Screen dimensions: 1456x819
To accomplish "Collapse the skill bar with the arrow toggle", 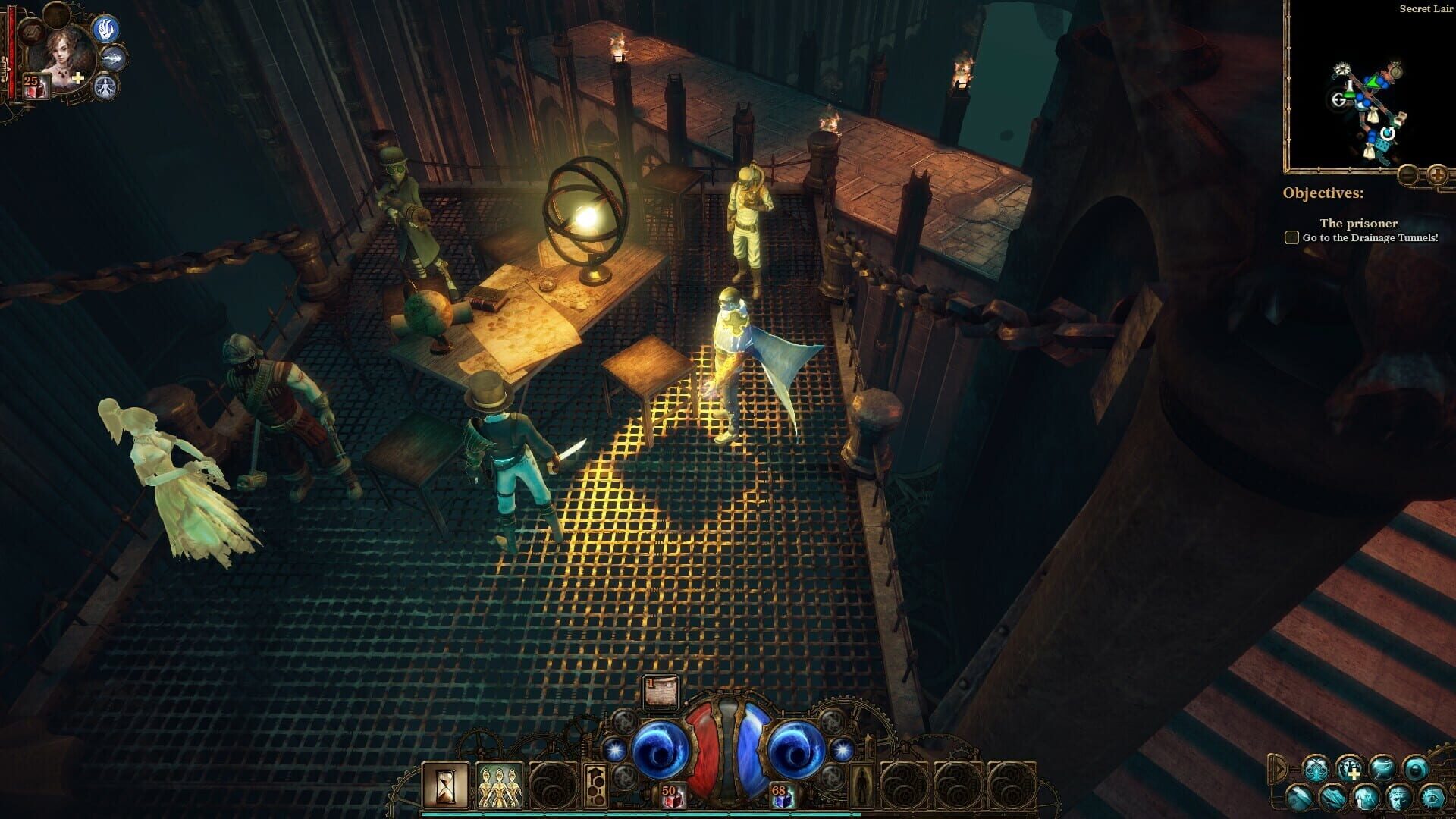I will (1280, 768).
